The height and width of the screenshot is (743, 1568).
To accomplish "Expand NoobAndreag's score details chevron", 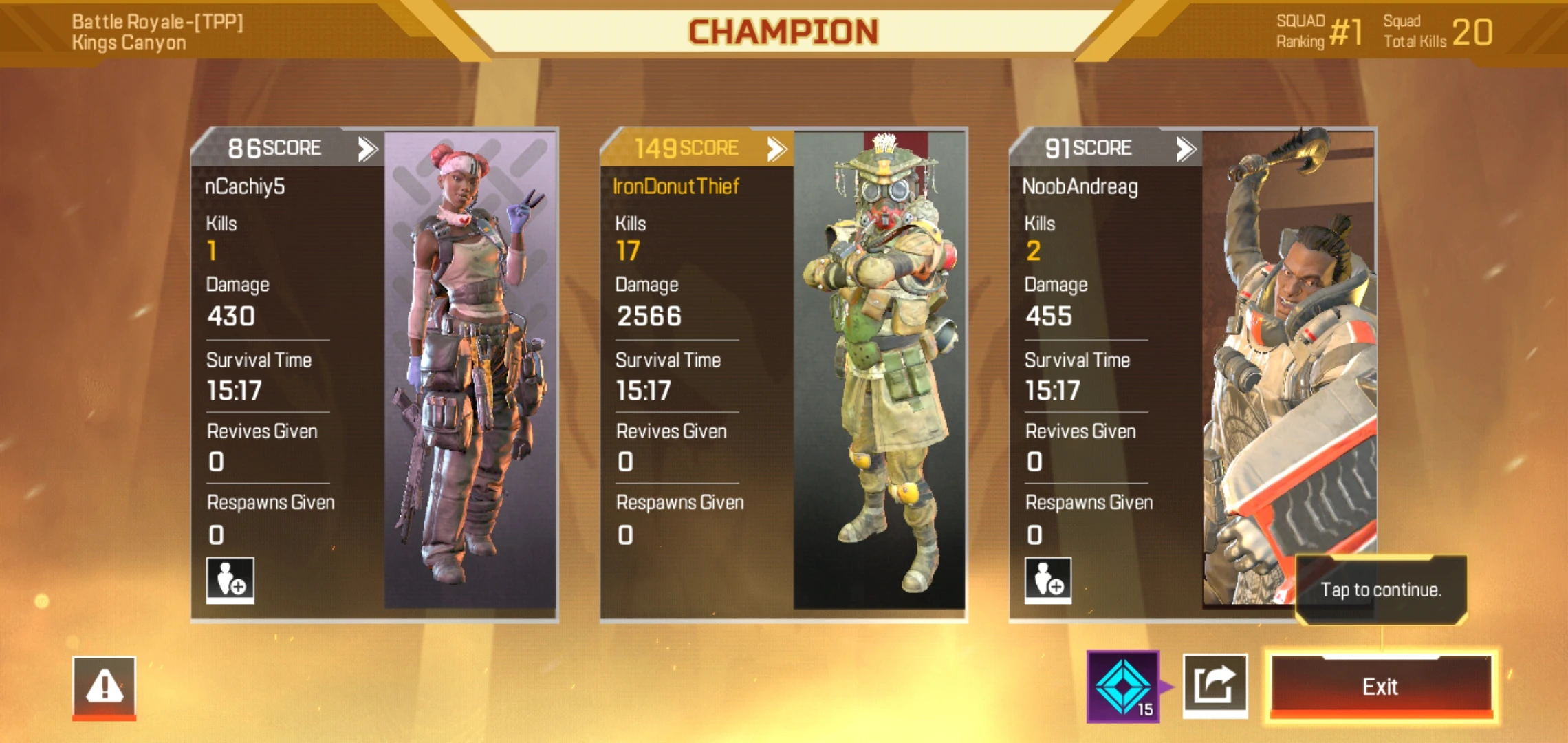I will click(x=1185, y=147).
